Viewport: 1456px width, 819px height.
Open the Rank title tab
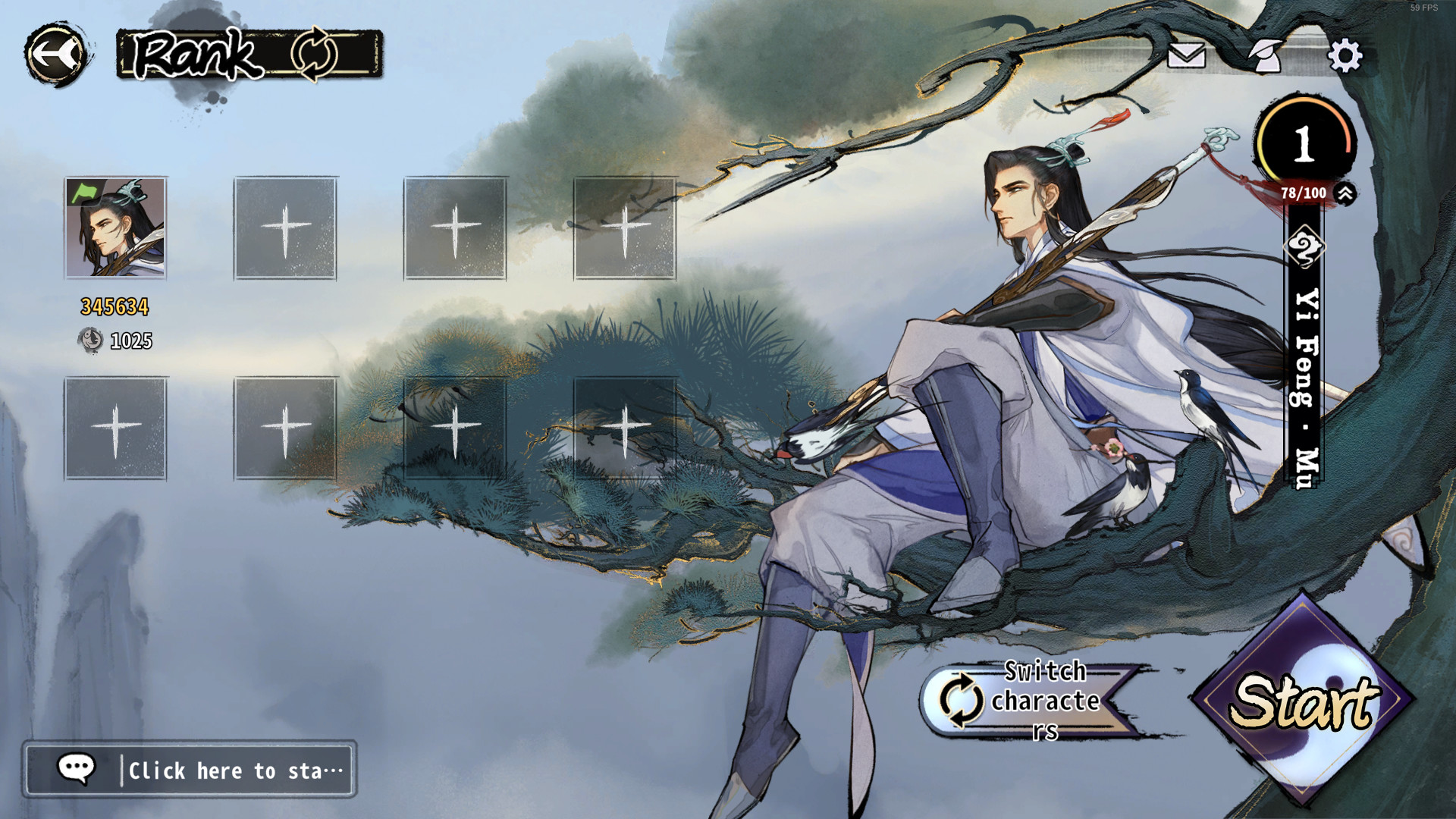196,53
